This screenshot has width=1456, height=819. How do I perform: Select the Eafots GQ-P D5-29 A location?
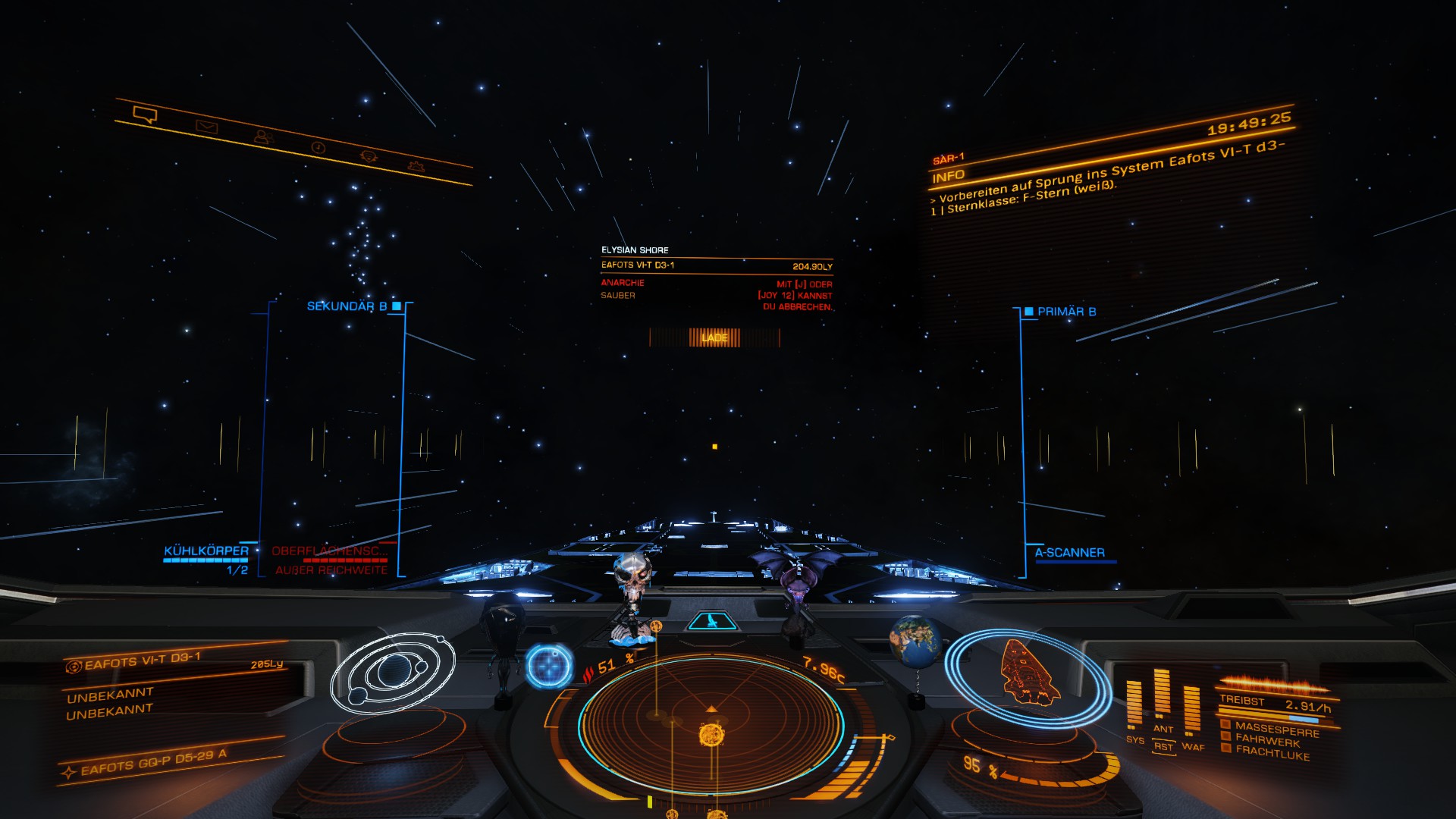click(x=153, y=764)
